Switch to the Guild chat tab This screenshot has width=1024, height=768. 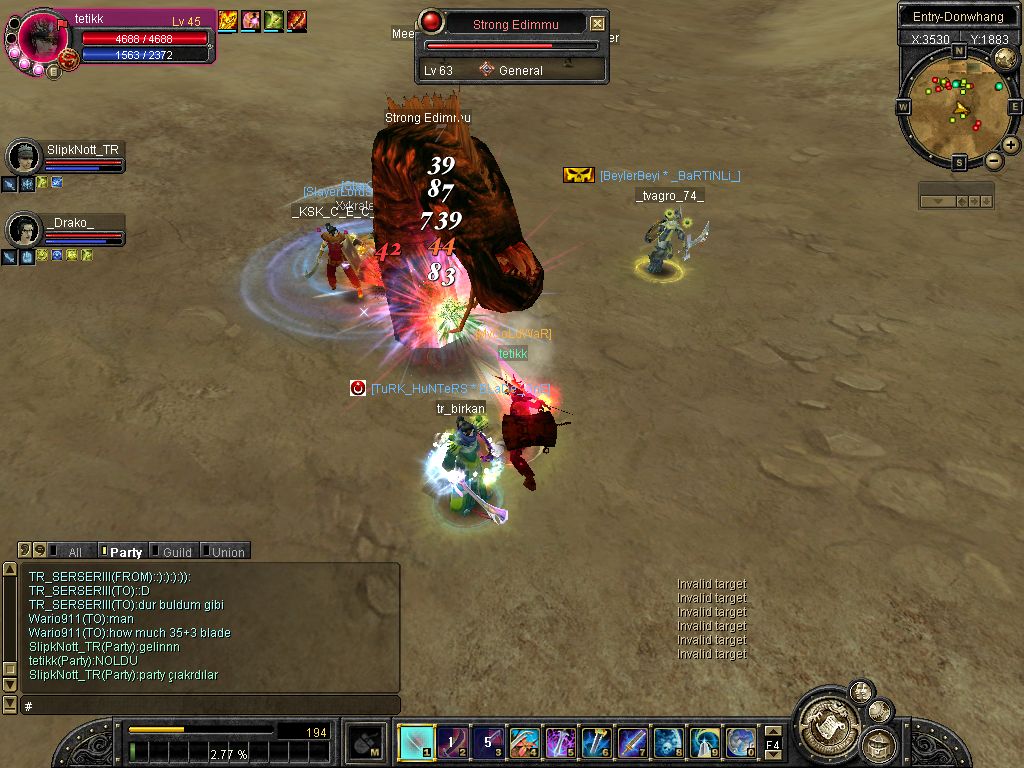click(176, 552)
